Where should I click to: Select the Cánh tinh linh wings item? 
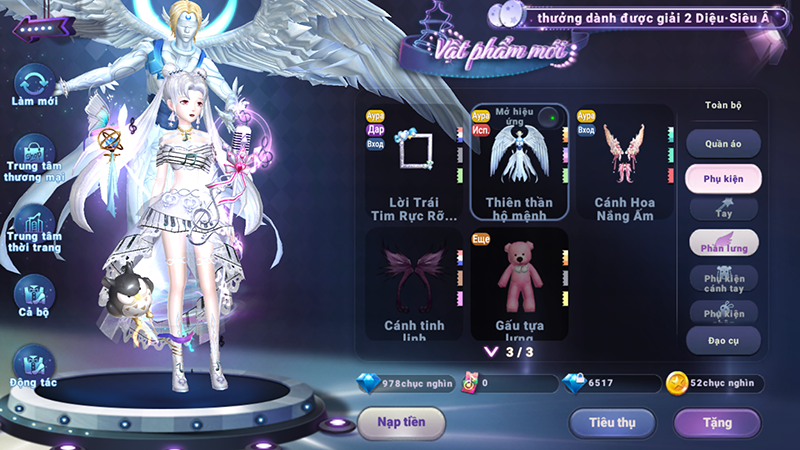[410, 284]
